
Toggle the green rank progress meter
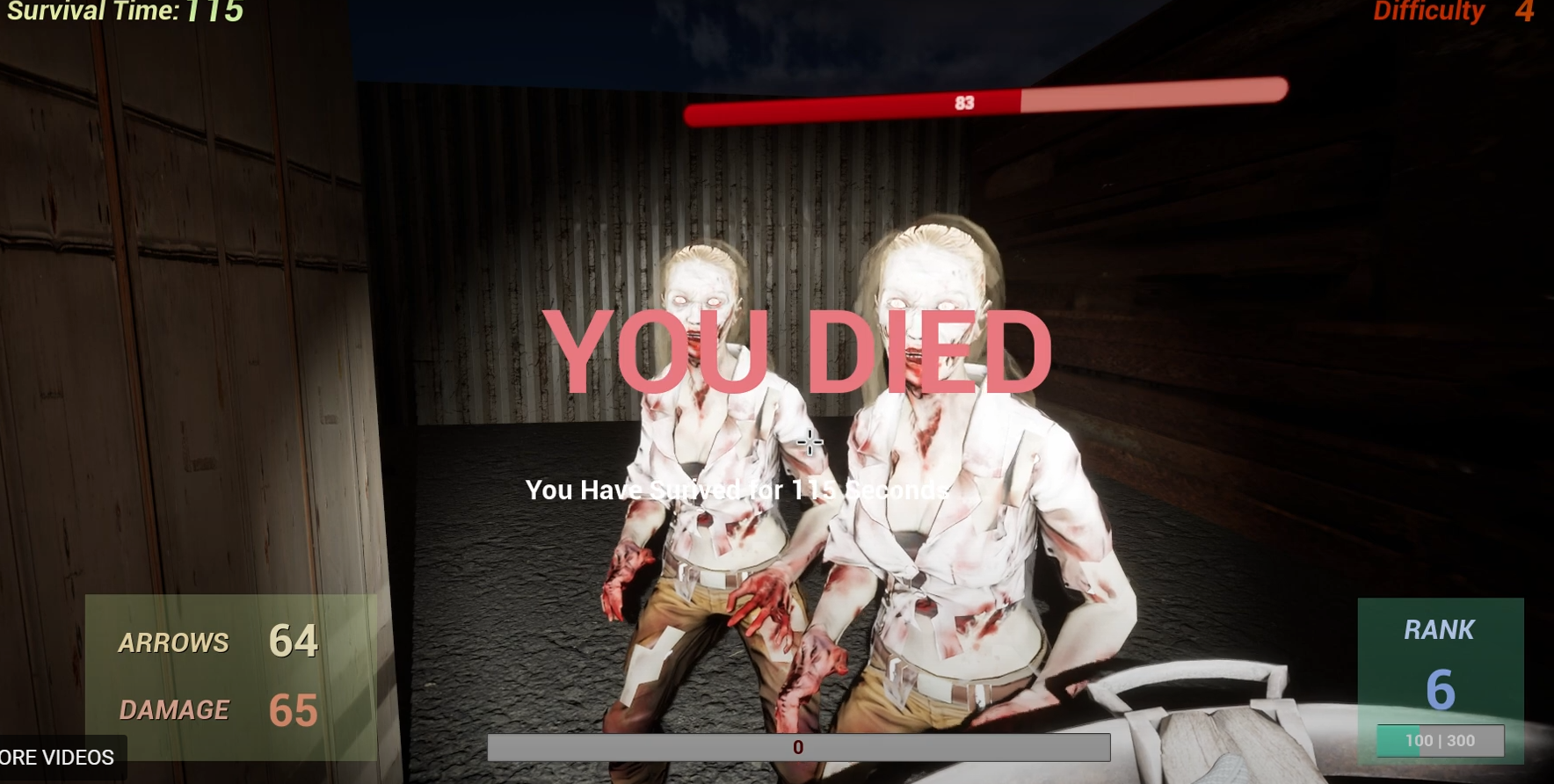click(1398, 741)
